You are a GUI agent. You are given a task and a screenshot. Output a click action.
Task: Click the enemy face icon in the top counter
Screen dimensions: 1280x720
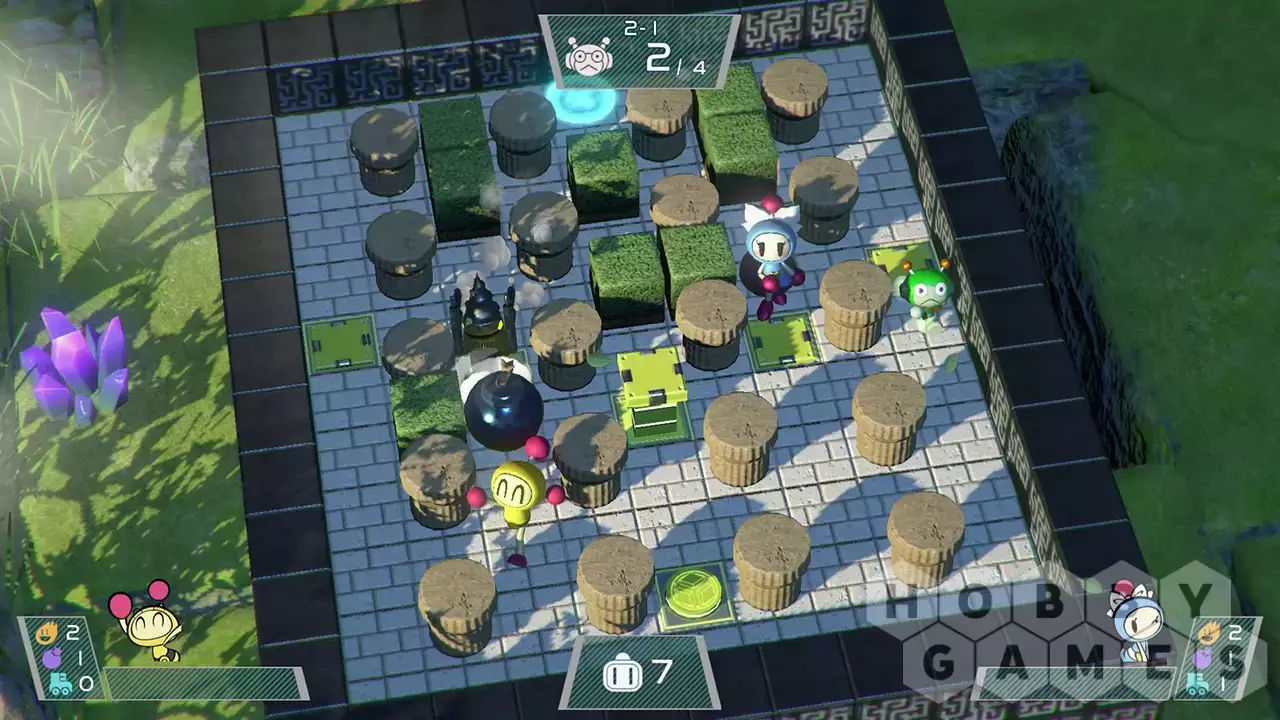587,57
